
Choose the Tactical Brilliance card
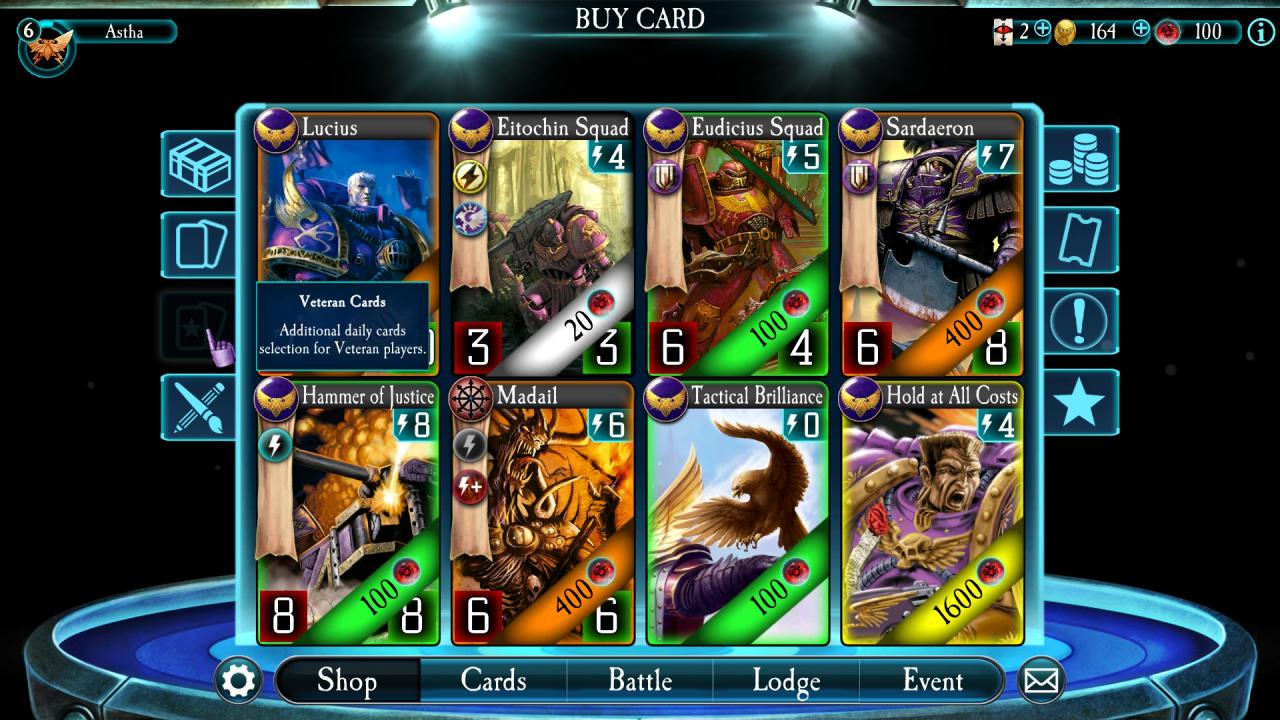tap(737, 511)
